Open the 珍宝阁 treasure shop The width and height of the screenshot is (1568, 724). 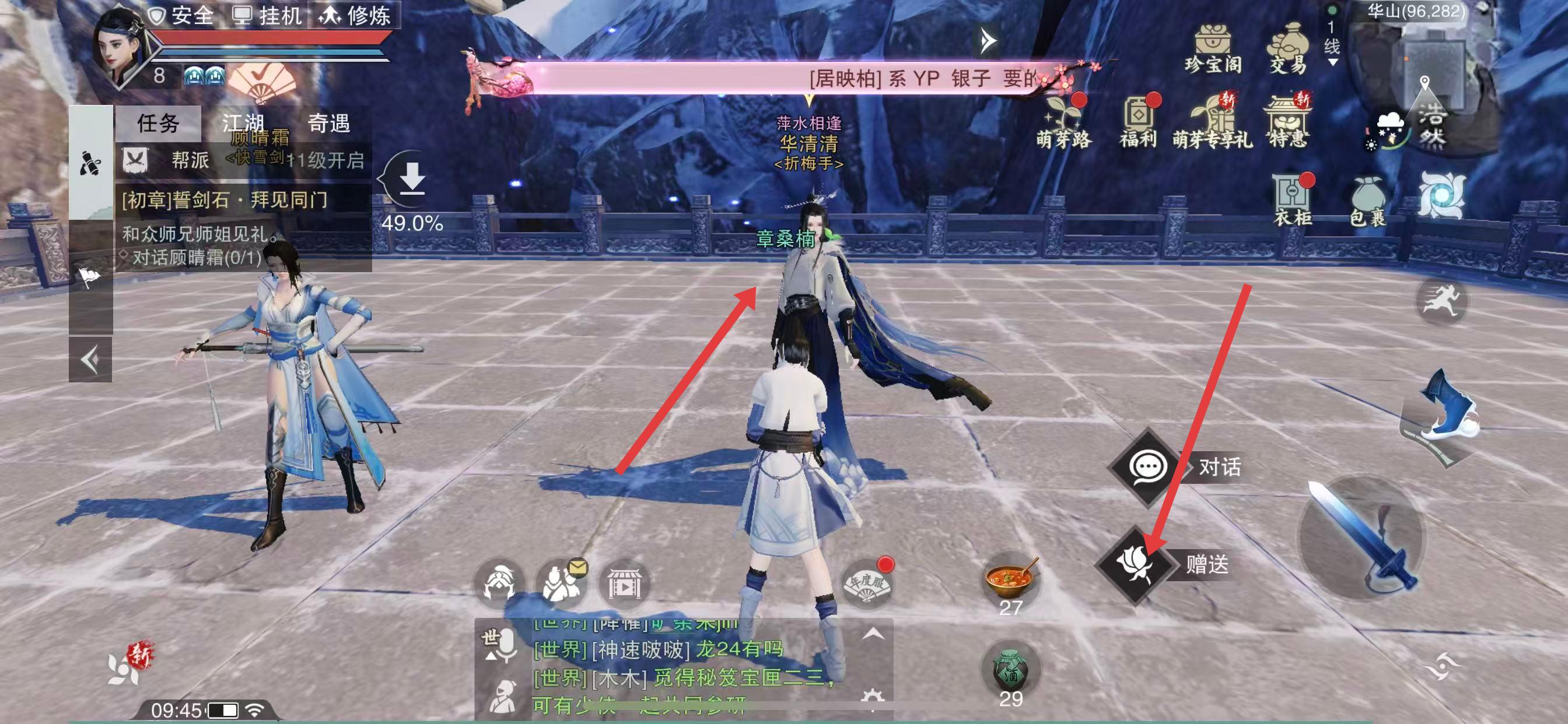(1213, 47)
